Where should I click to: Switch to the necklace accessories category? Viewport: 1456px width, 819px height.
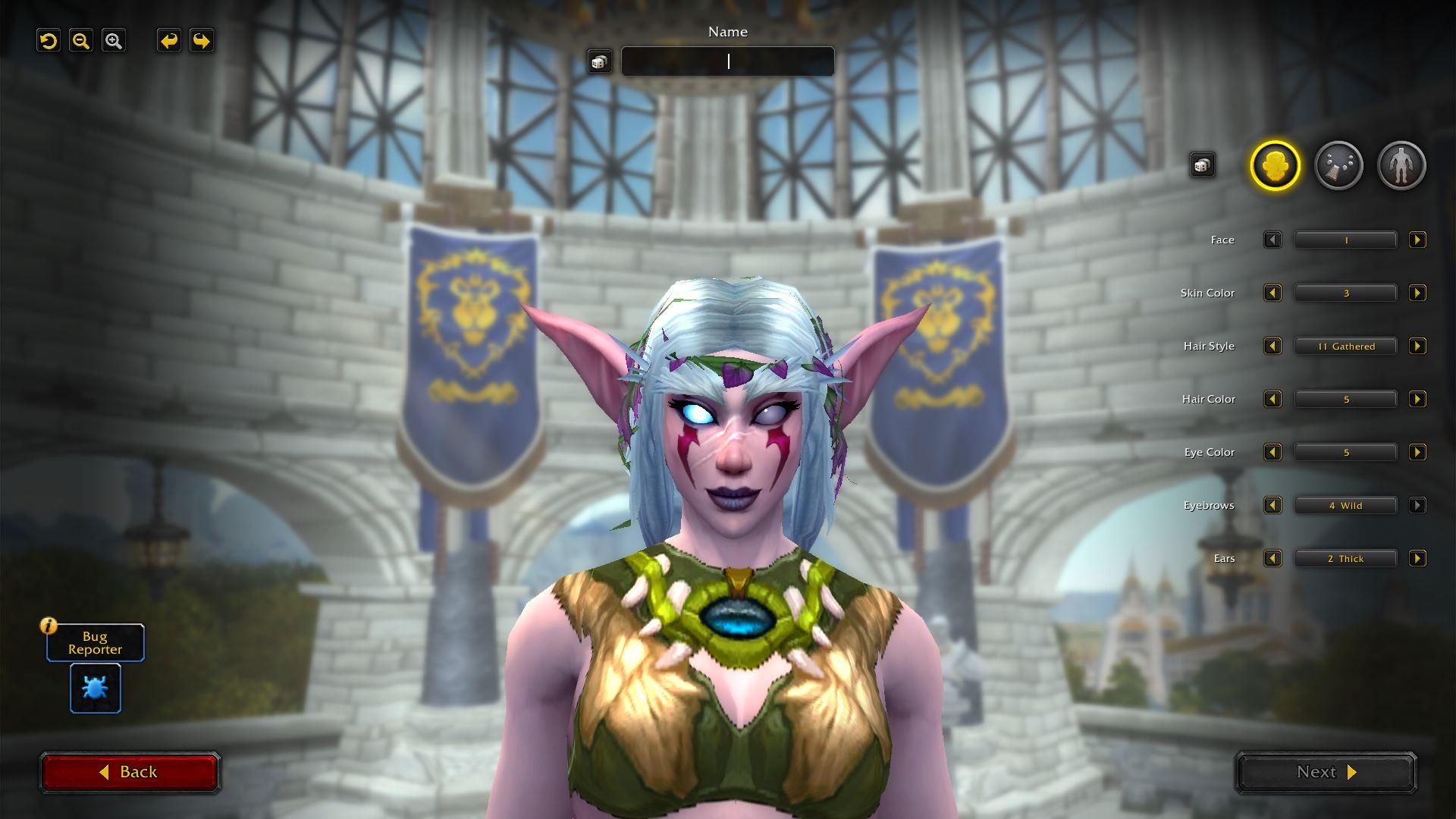pyautogui.click(x=1338, y=165)
